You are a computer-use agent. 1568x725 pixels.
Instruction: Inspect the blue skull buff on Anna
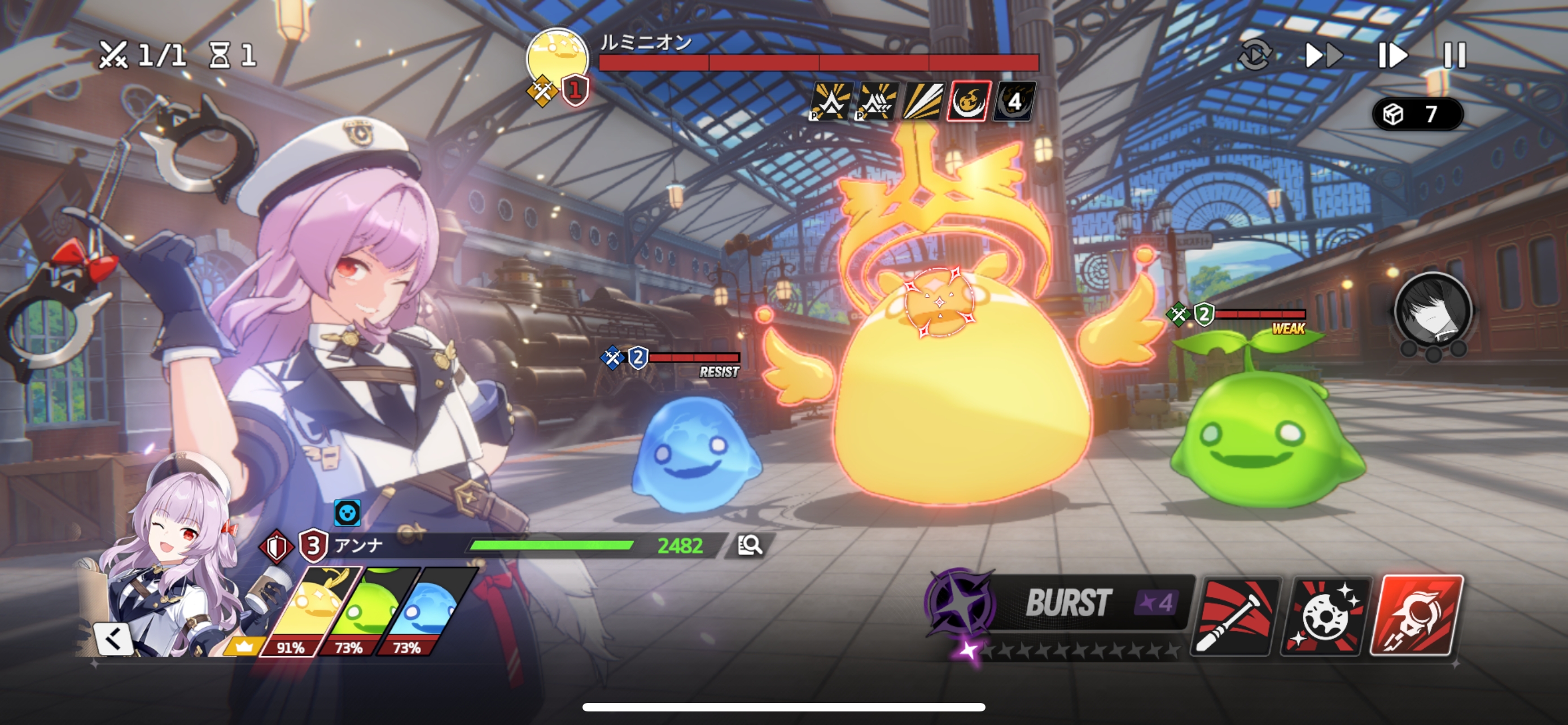(348, 513)
